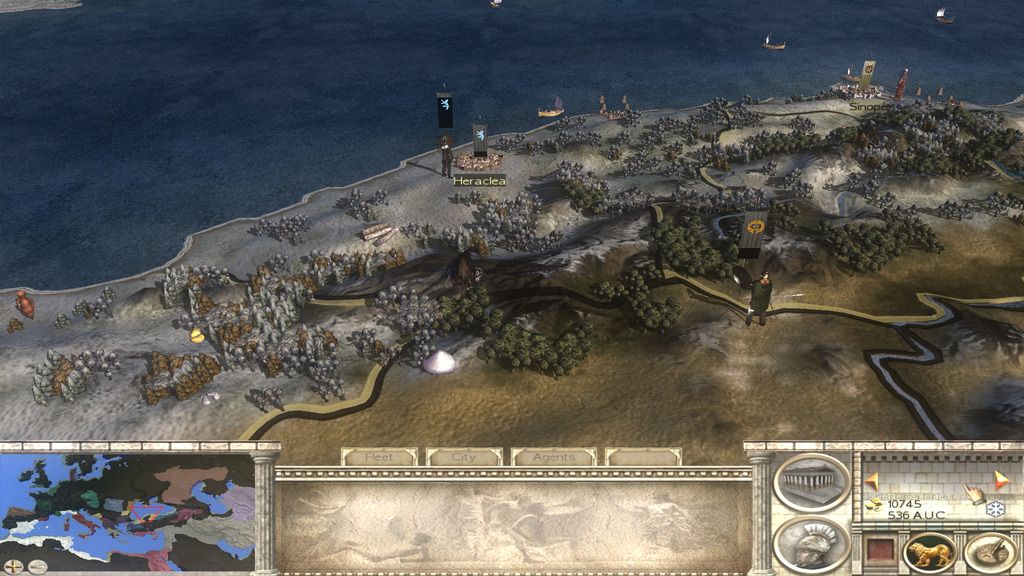Open the faction overview lion button

929,553
